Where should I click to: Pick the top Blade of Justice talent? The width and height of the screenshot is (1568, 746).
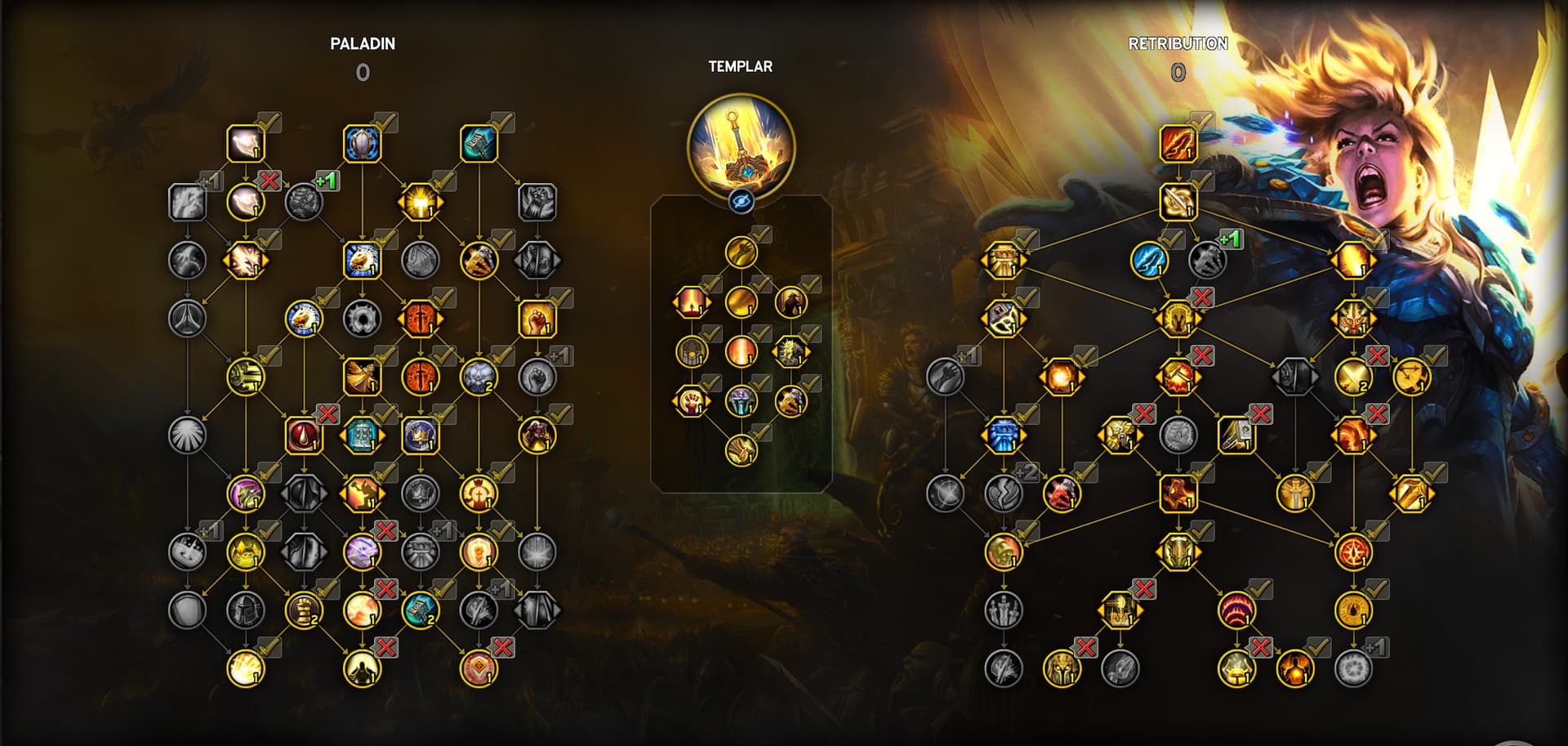point(1178,144)
